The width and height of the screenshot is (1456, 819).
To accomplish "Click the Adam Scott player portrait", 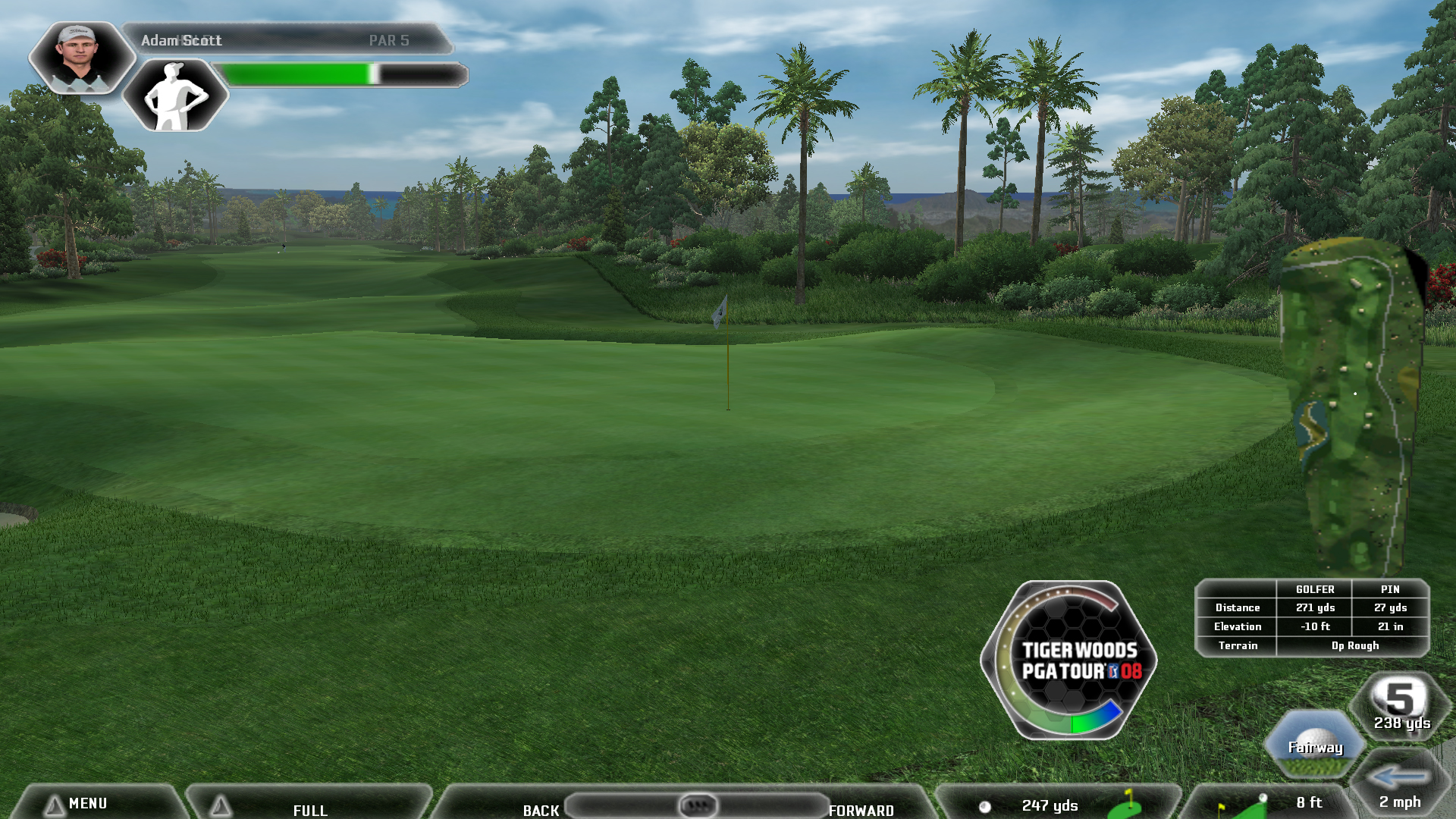I will (80, 58).
